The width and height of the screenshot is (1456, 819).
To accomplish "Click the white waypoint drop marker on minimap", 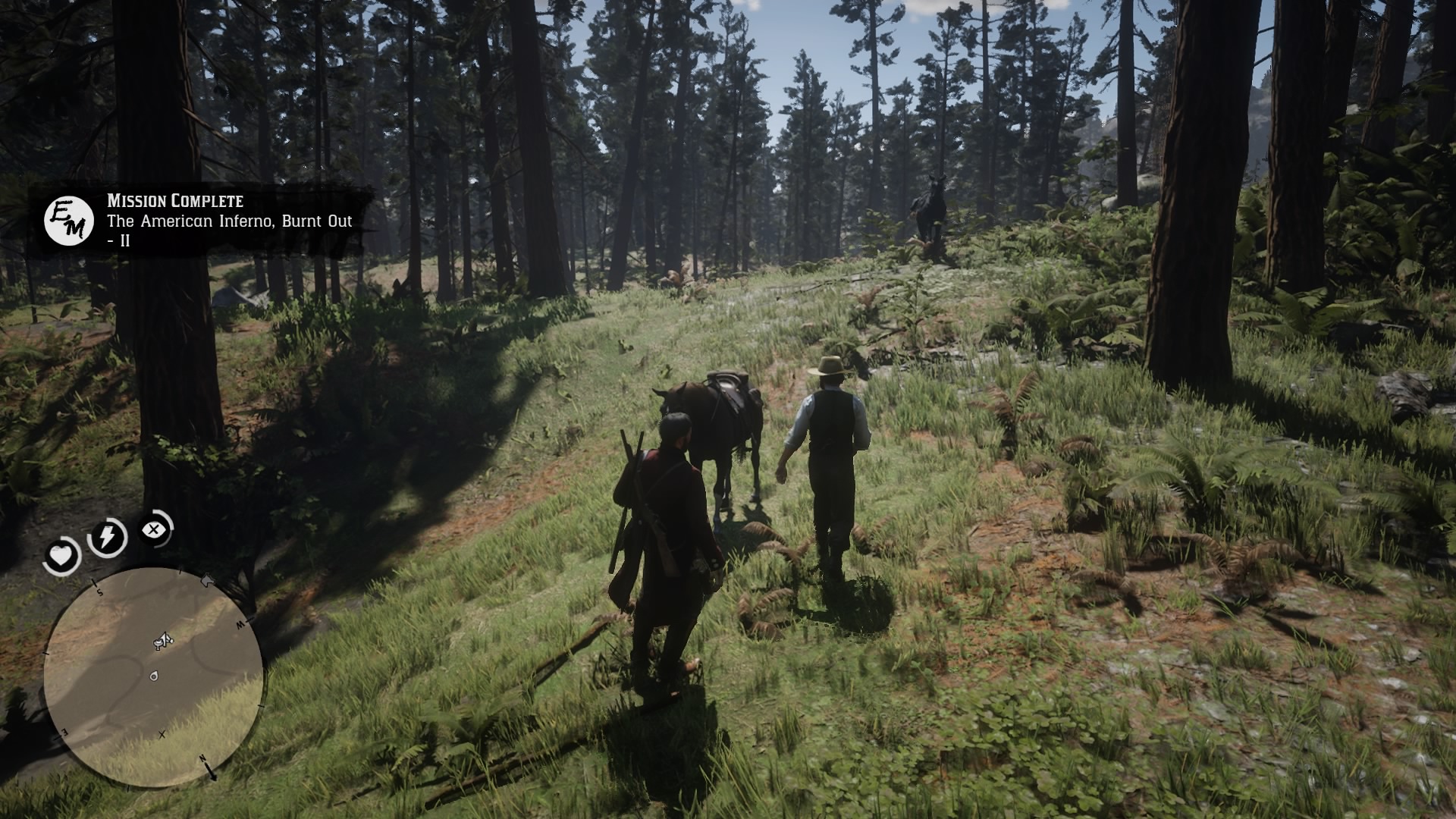I will tap(154, 676).
